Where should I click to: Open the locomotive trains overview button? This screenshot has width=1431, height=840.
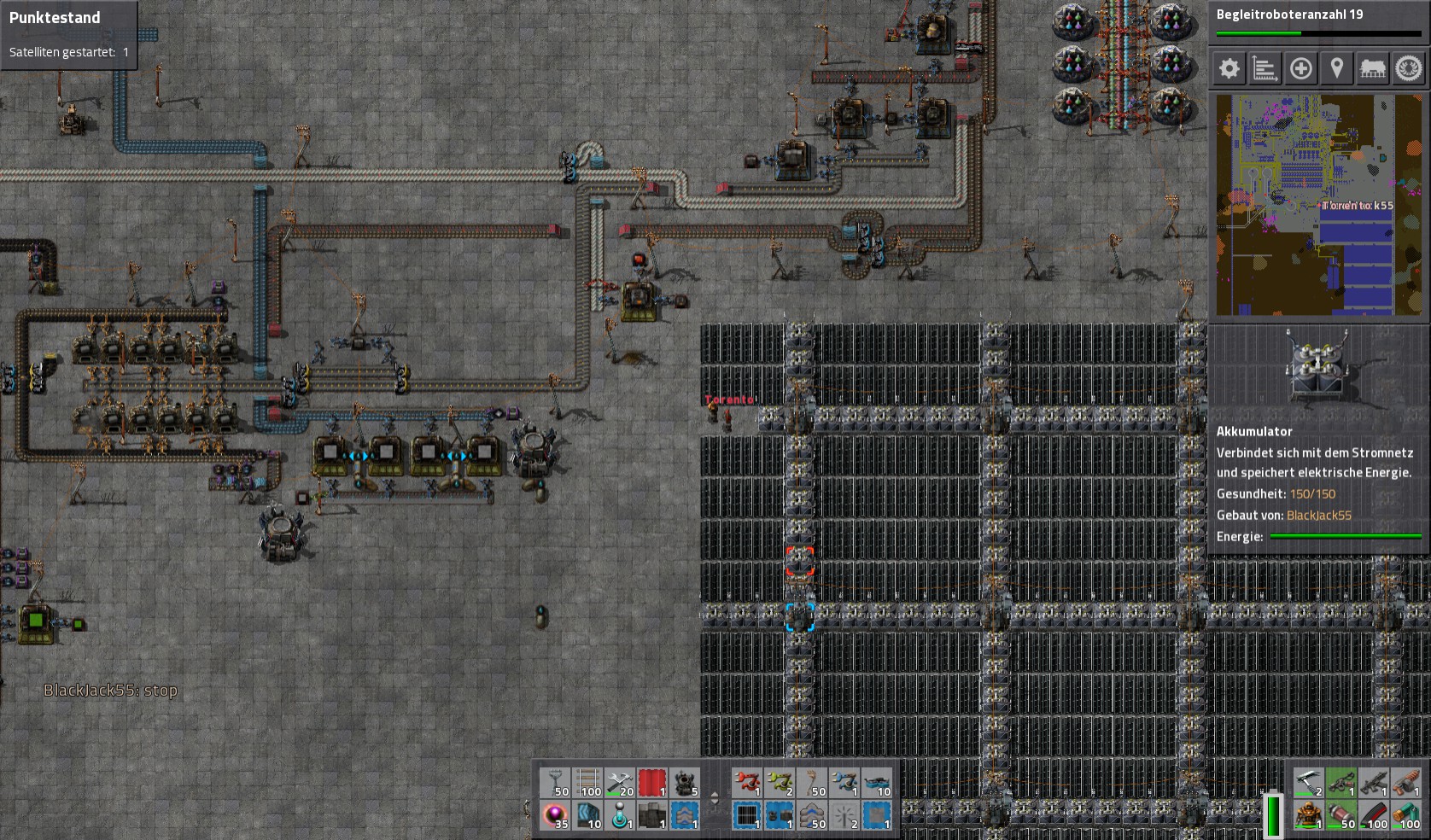tap(1372, 68)
